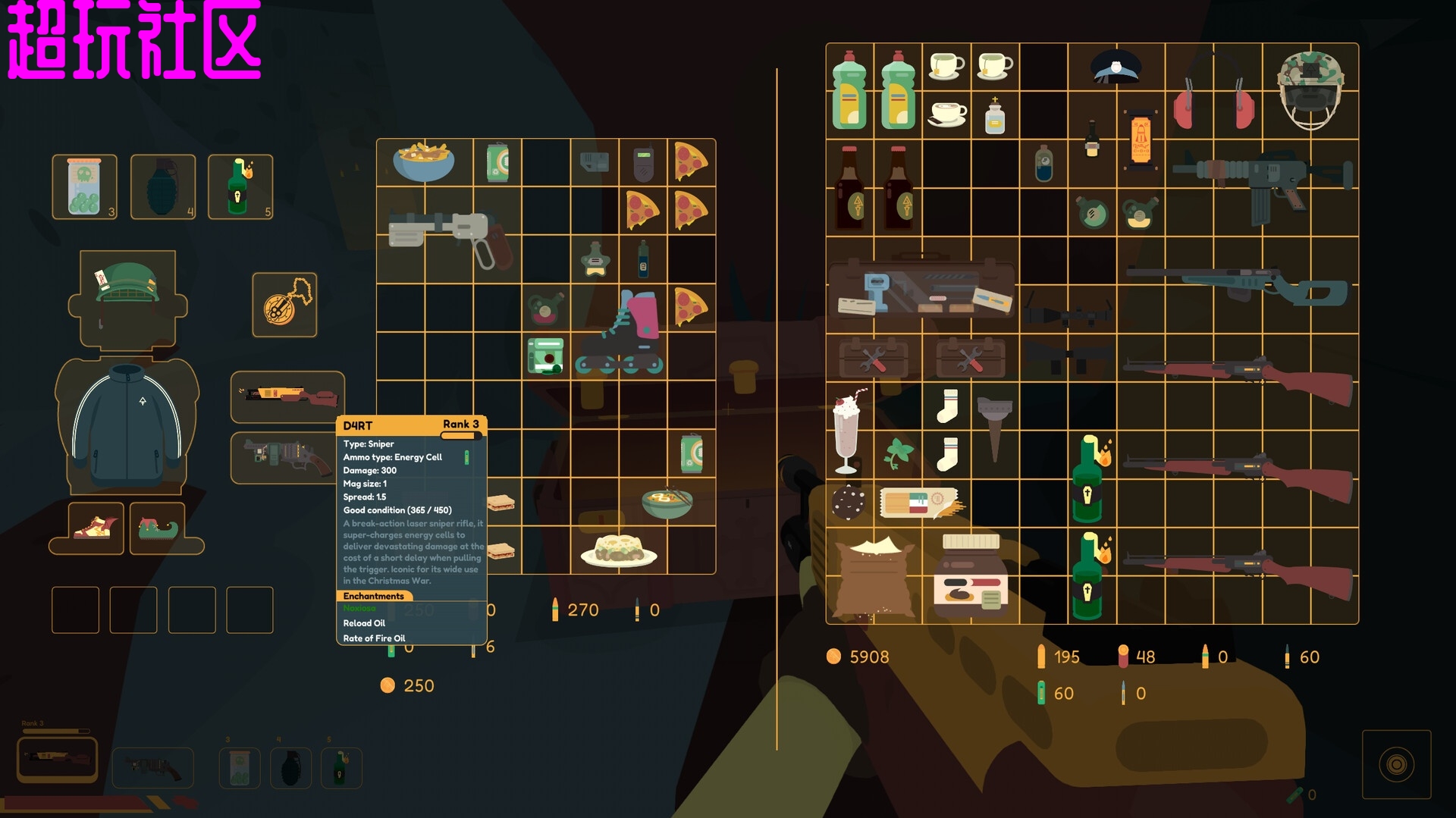Select the D4RT sniper weapon slot

(x=287, y=396)
